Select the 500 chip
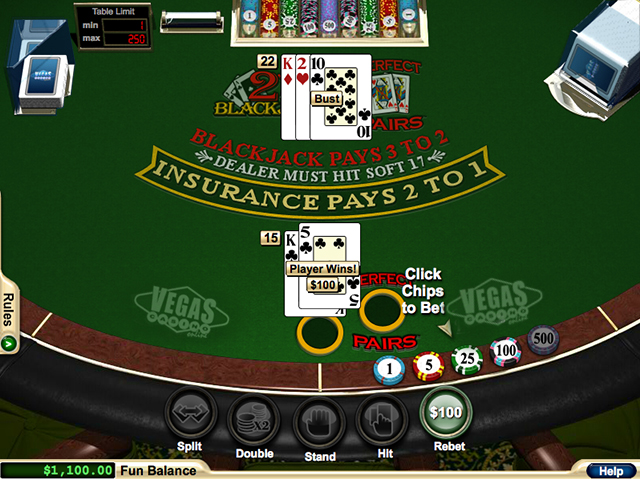Screen dimensions: 640x479 [543, 340]
